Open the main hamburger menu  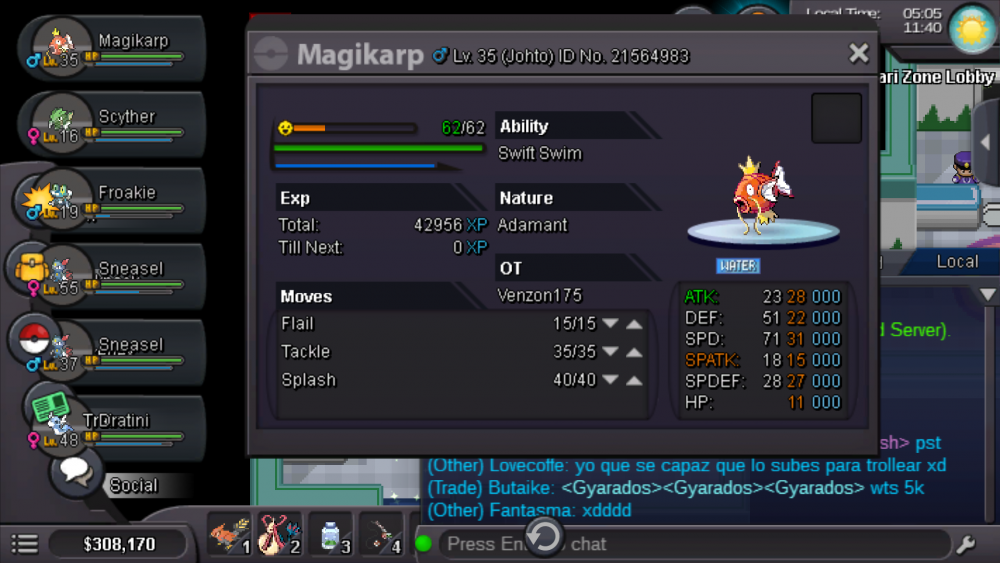coord(24,544)
